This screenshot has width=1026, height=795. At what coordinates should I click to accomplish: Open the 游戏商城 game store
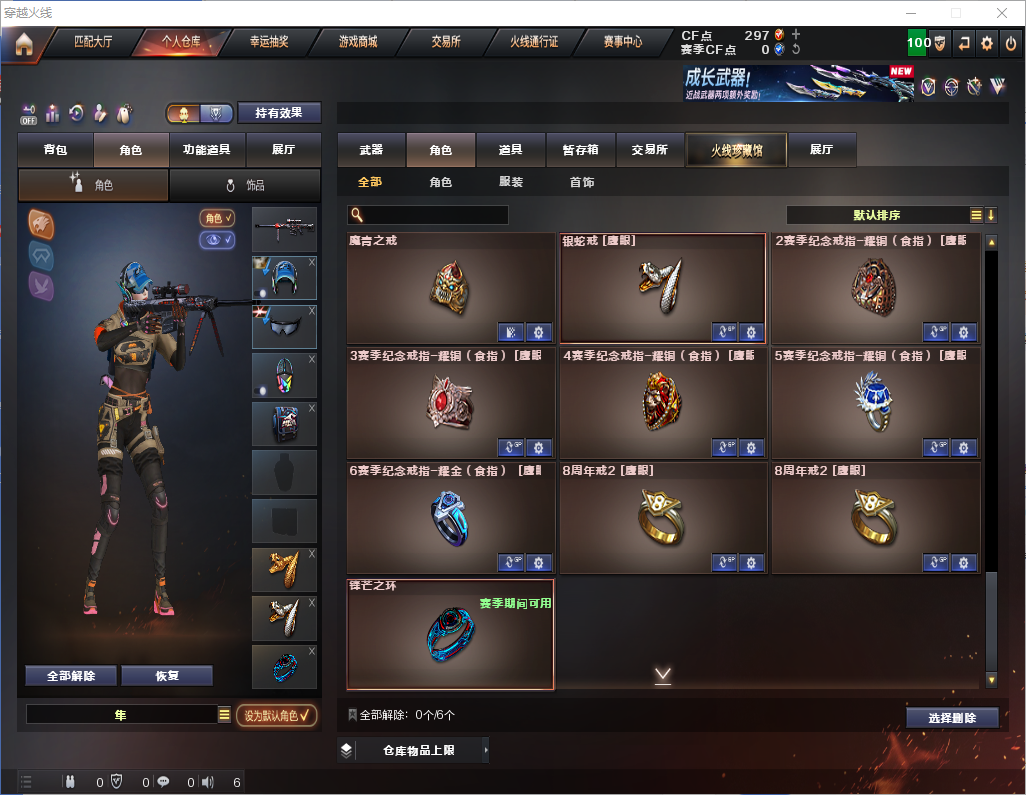358,42
